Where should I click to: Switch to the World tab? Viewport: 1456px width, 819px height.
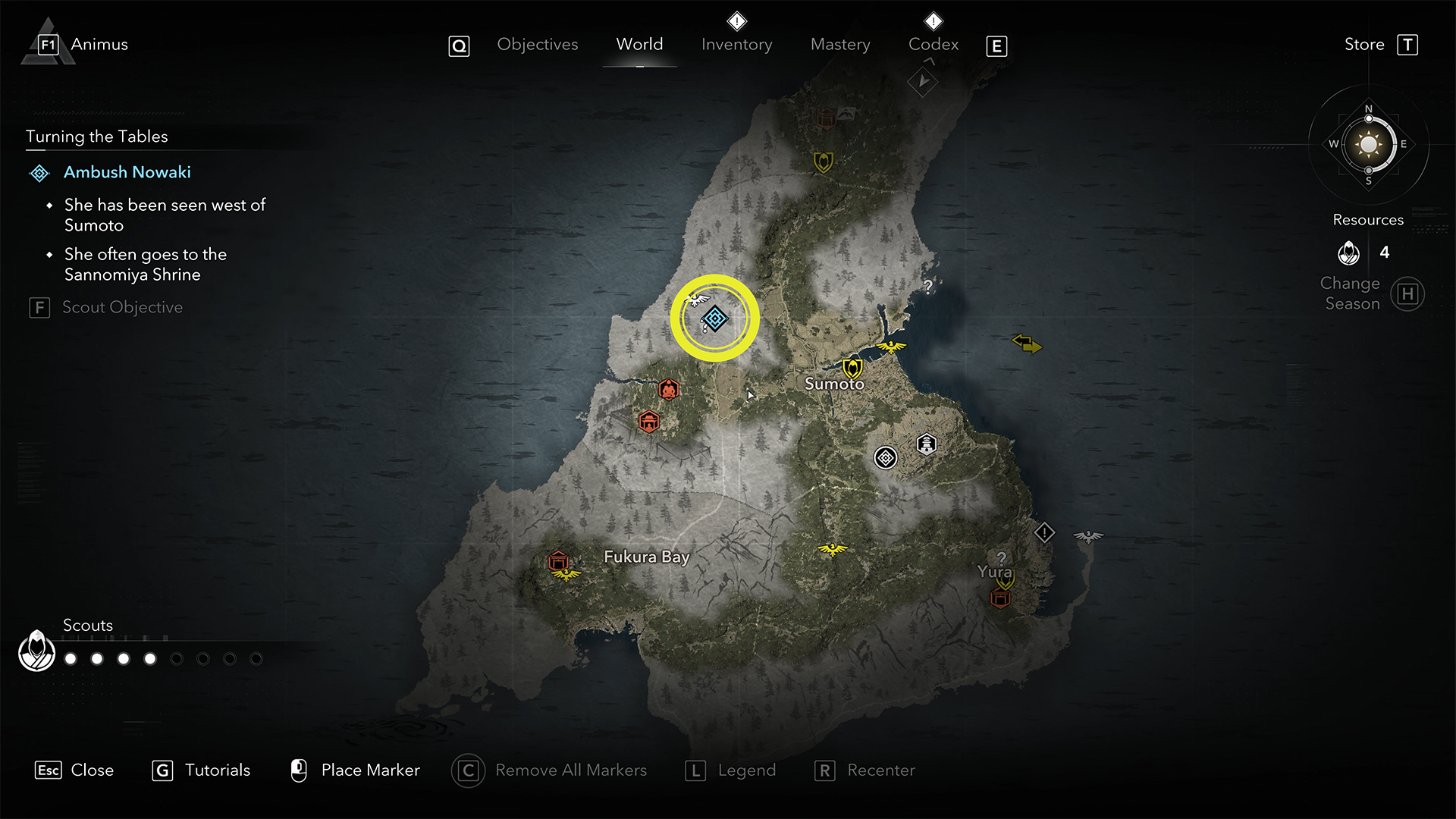(x=639, y=45)
